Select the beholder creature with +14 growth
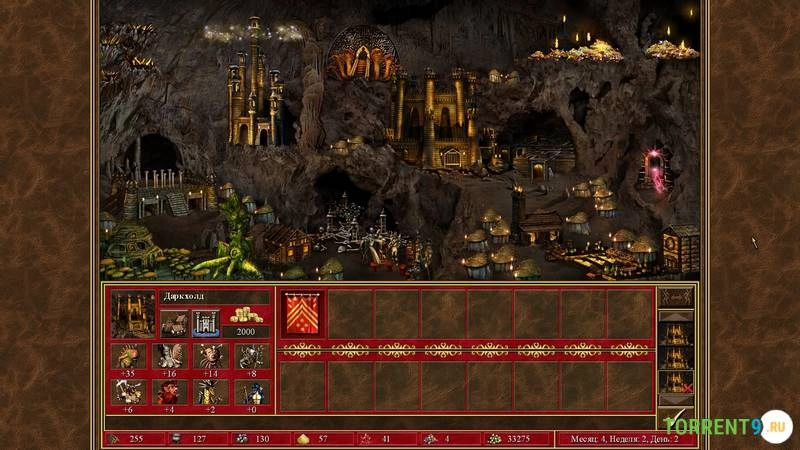The height and width of the screenshot is (450, 800). 210,356
